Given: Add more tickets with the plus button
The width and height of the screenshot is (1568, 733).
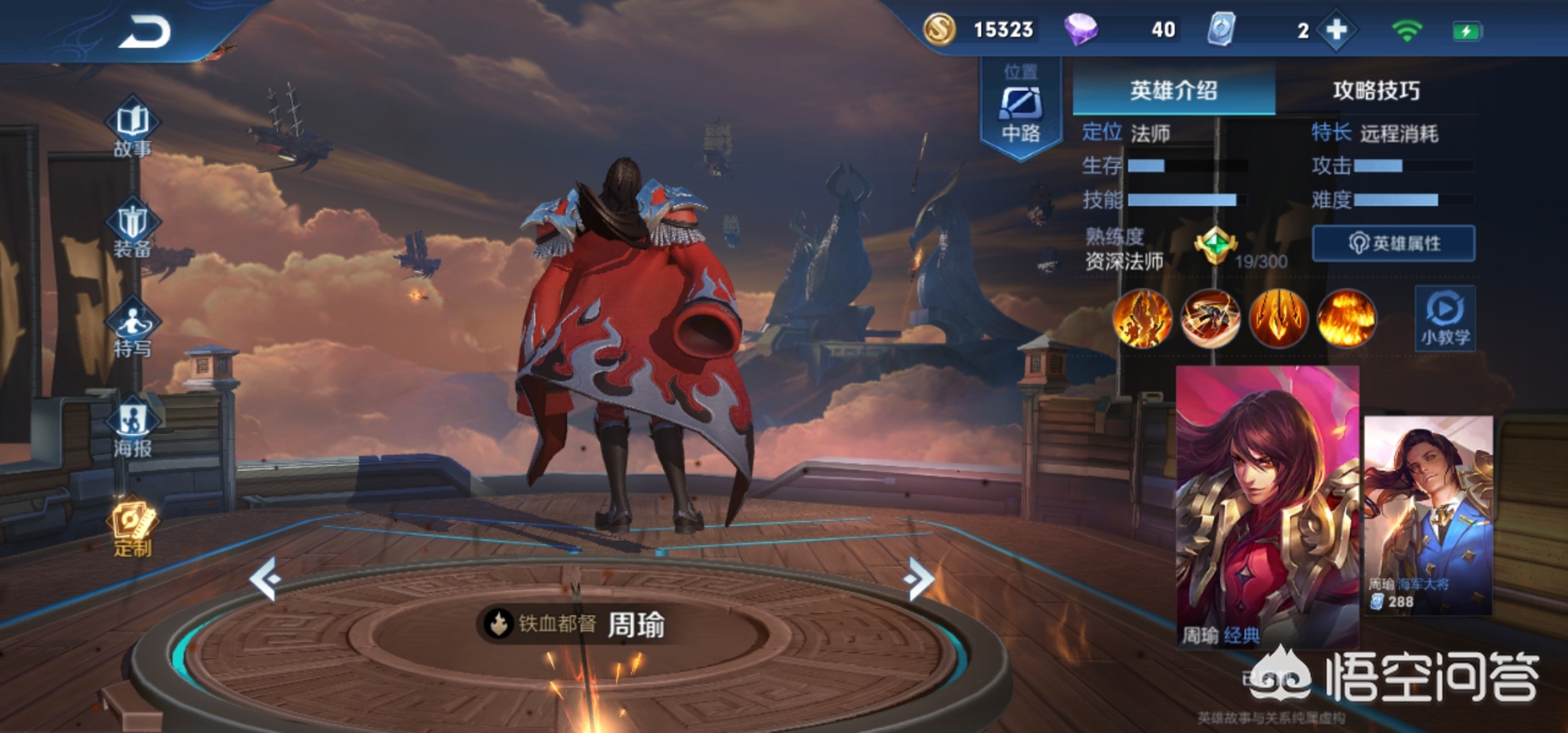Looking at the screenshot, I should click(1336, 31).
